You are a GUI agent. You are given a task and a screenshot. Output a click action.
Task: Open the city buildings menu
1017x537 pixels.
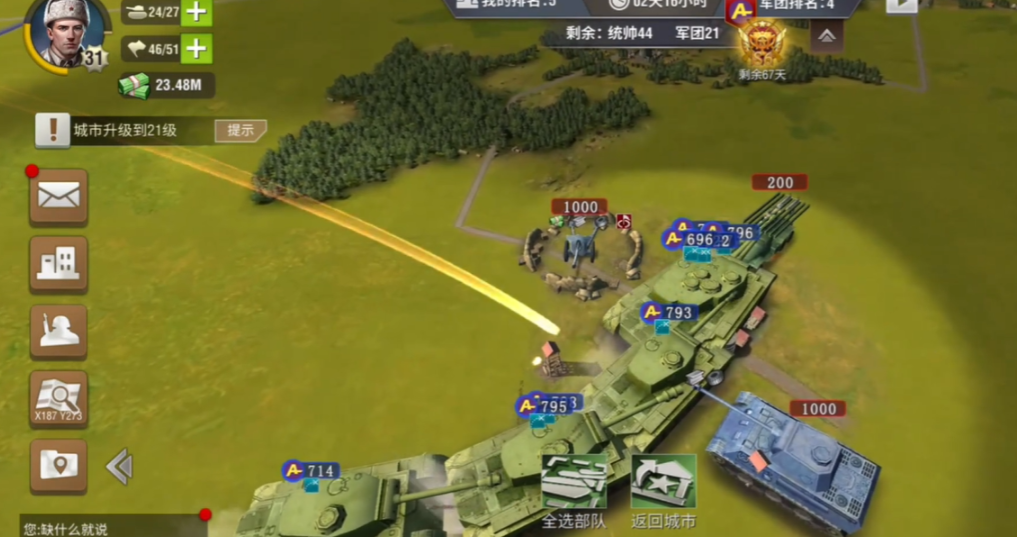point(58,264)
